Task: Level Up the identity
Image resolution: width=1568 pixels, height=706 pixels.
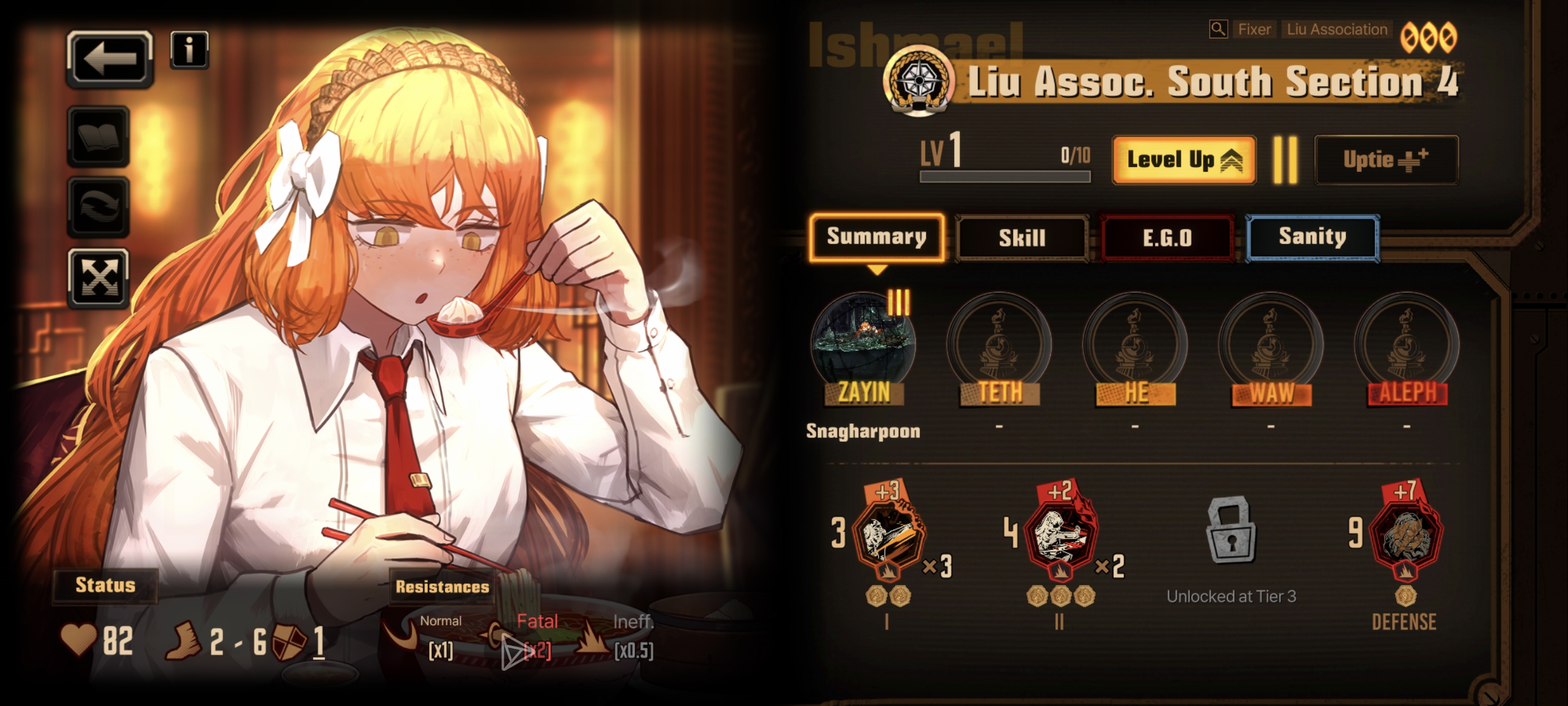Action: 1183,160
